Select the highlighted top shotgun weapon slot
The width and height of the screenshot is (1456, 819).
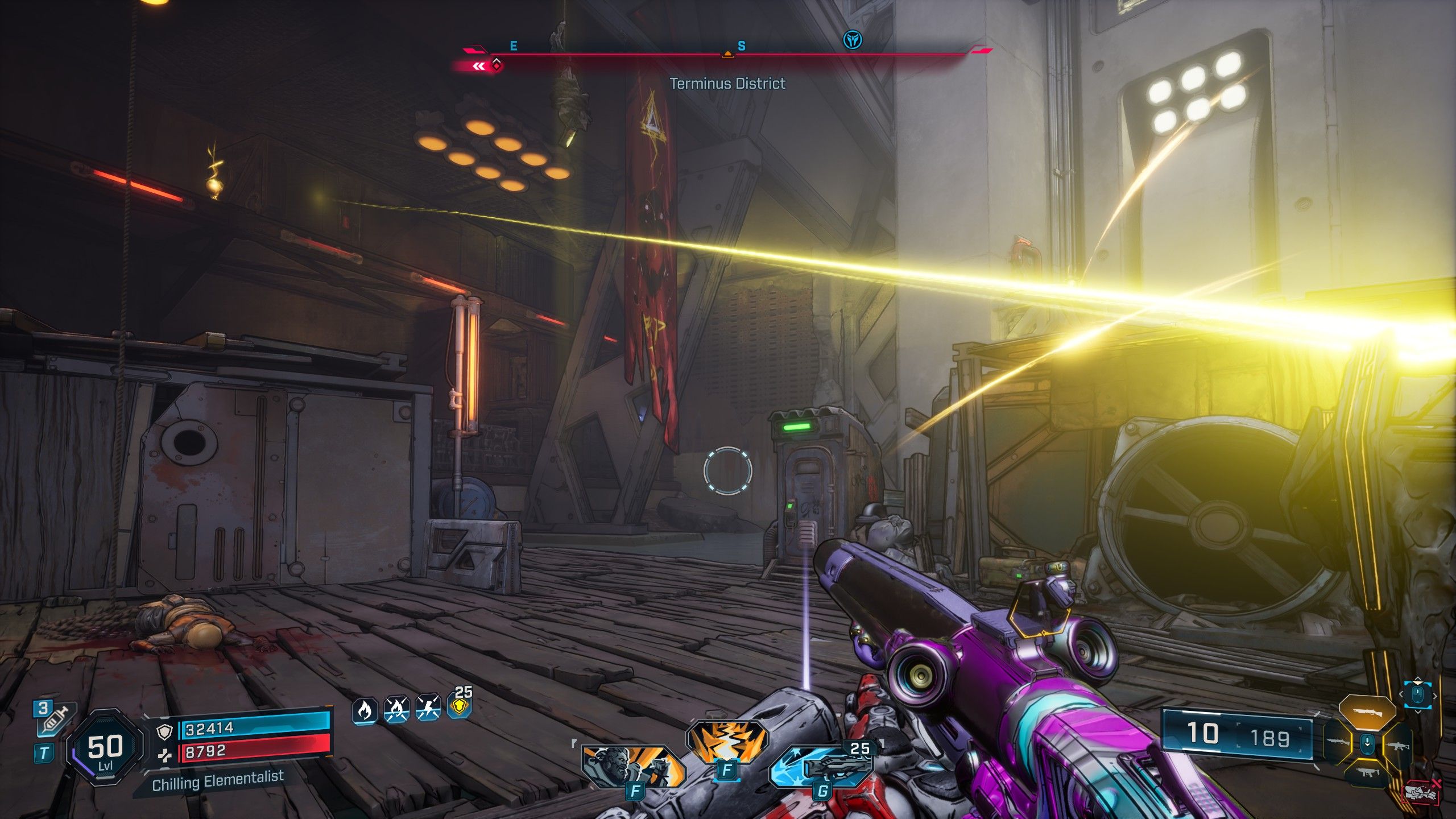[x=1367, y=713]
